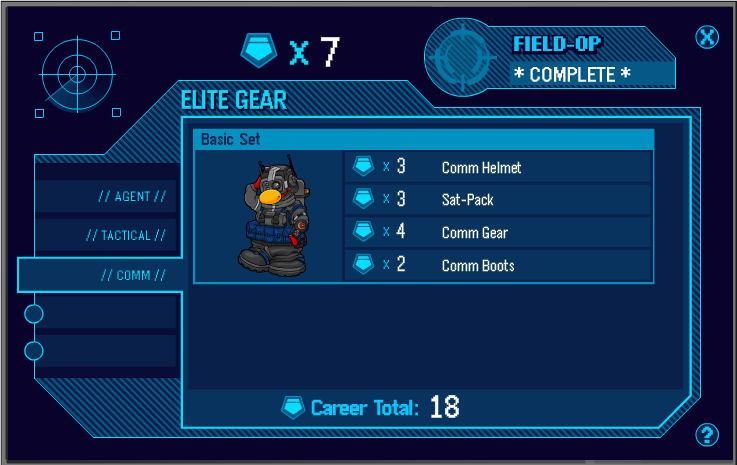Pick the Comm Gear item row
Image resolution: width=737 pixels, height=465 pixels.
pos(498,233)
